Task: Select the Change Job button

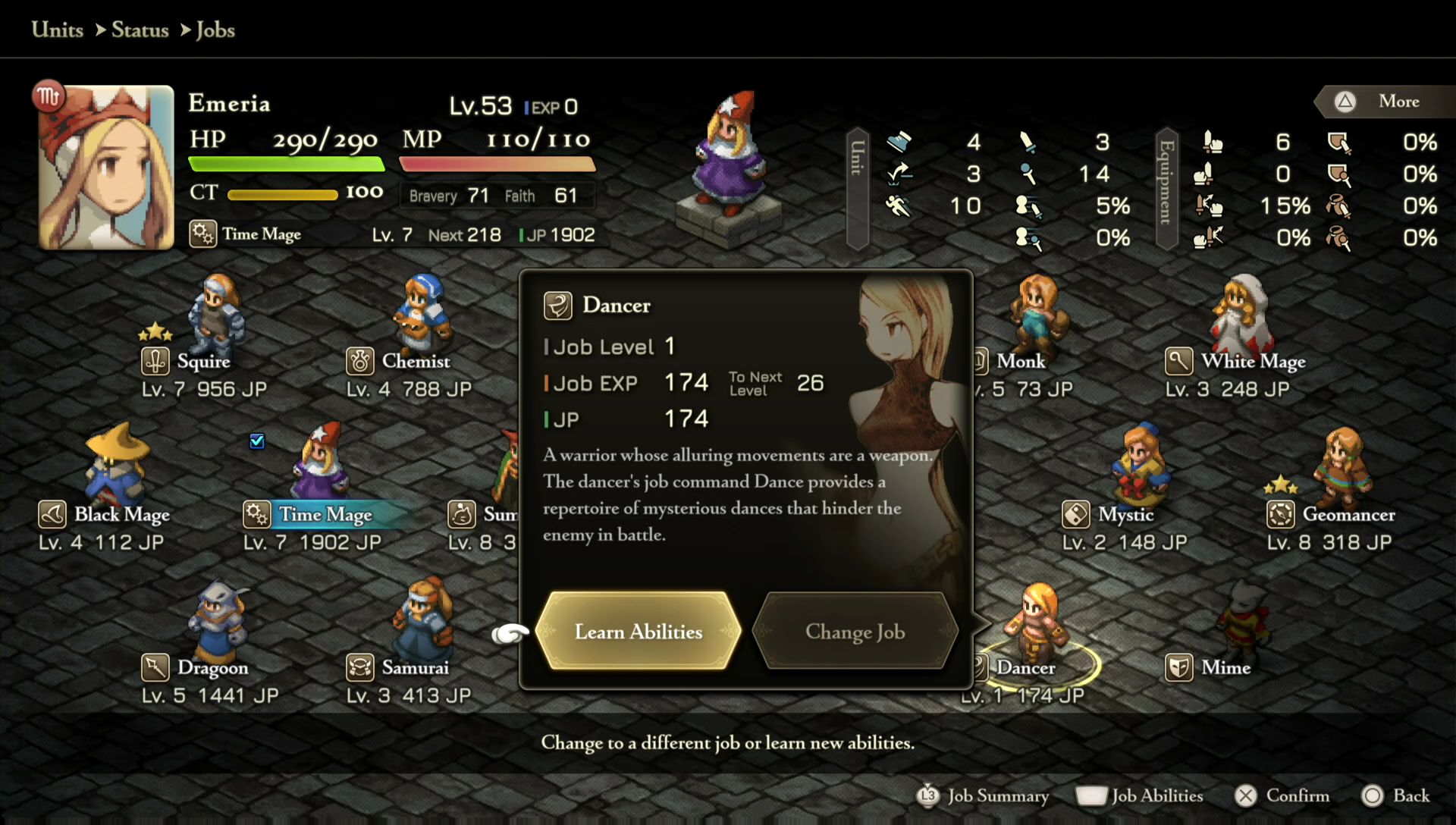Action: click(x=855, y=631)
